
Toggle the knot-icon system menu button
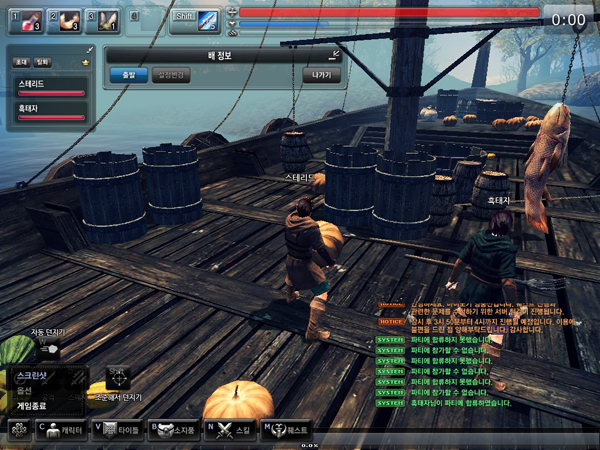[17, 429]
